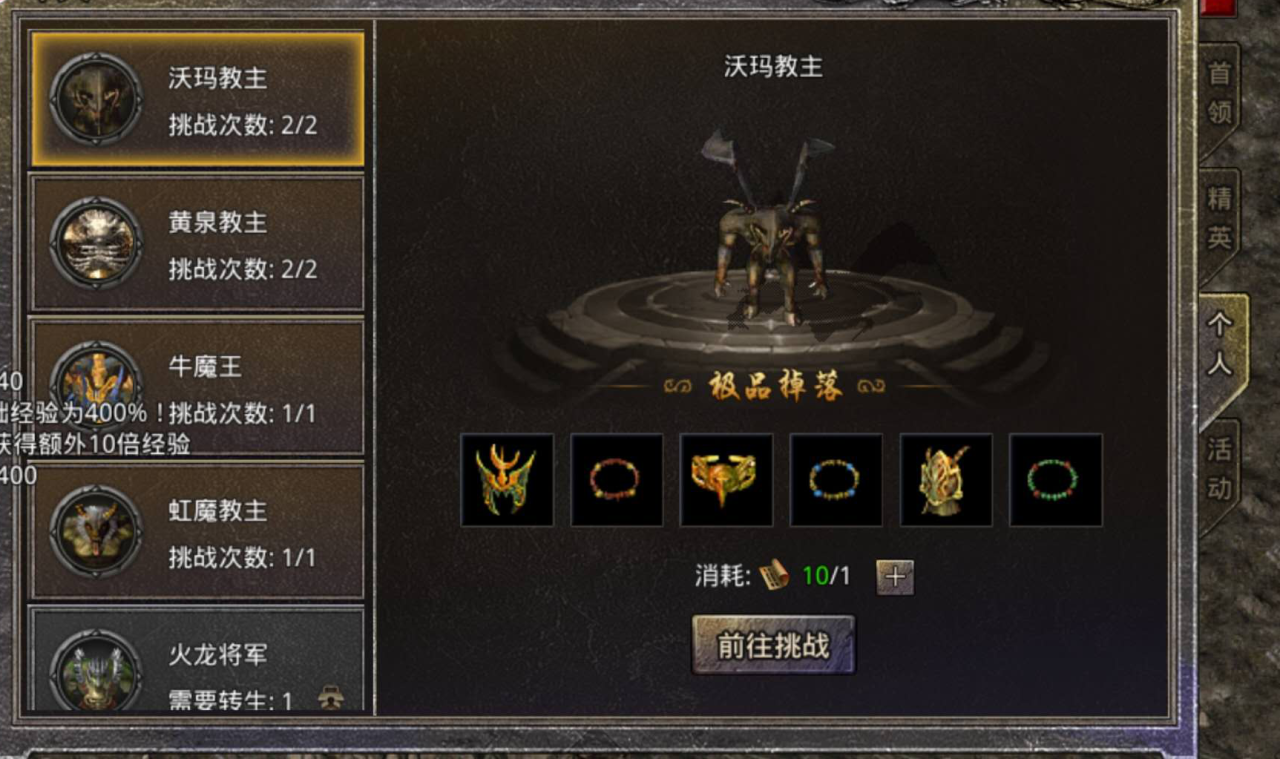The image size is (1280, 759).
Task: Click the 黄泉教主 boss portrait icon
Action: point(95,242)
